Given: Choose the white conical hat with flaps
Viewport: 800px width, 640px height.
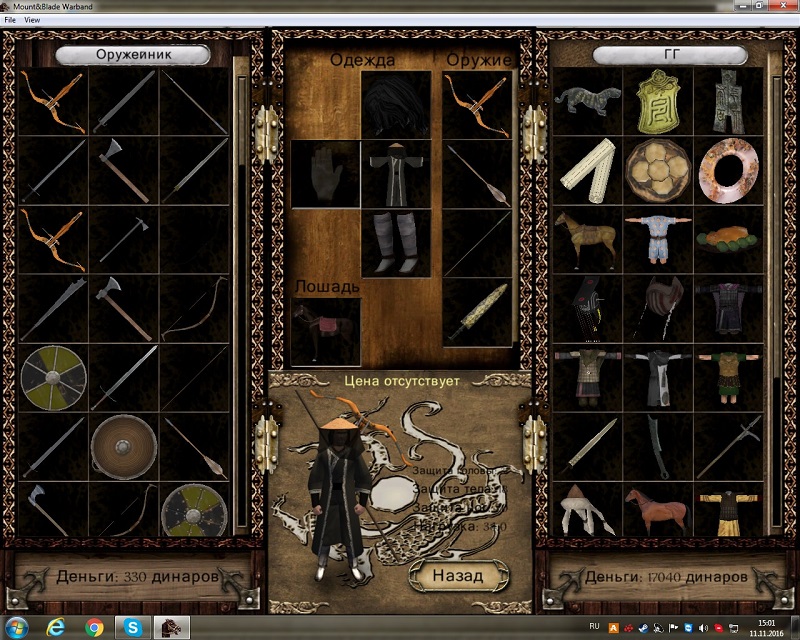Looking at the screenshot, I should pos(587,506).
